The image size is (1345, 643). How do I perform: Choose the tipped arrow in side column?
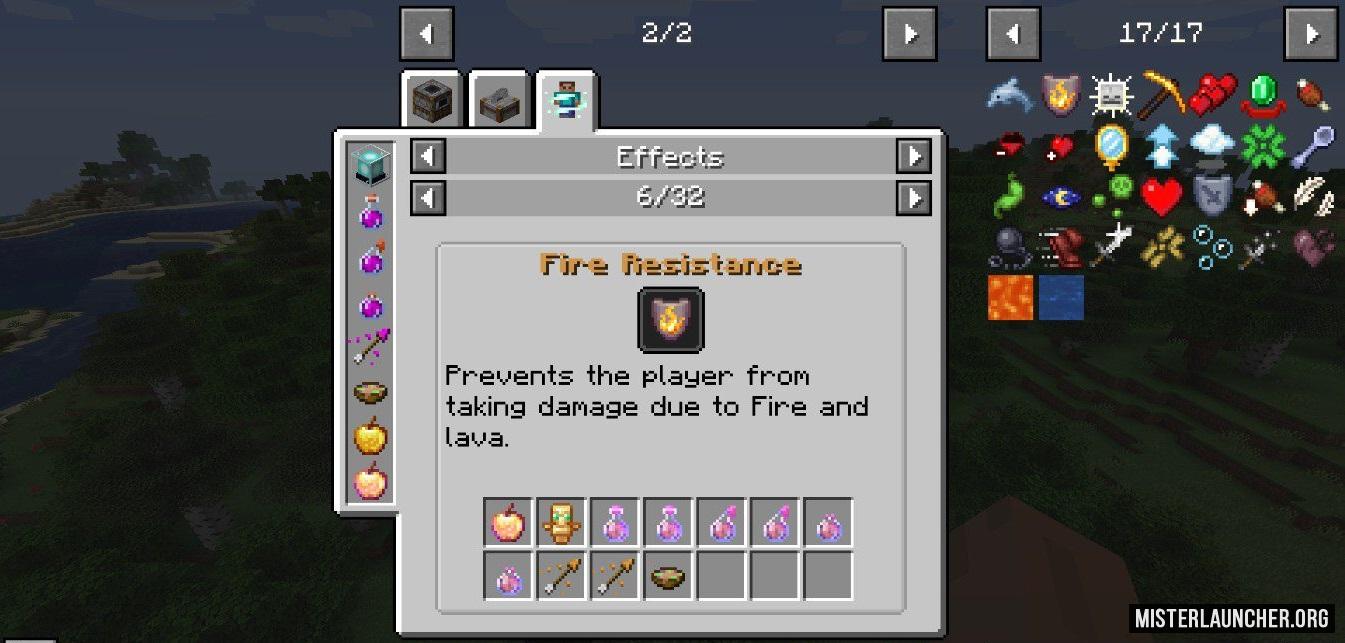(x=370, y=346)
